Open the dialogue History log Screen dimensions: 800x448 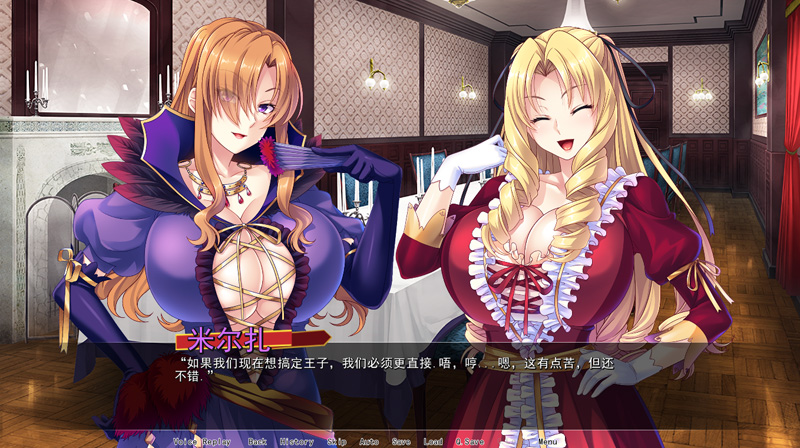pos(297,441)
